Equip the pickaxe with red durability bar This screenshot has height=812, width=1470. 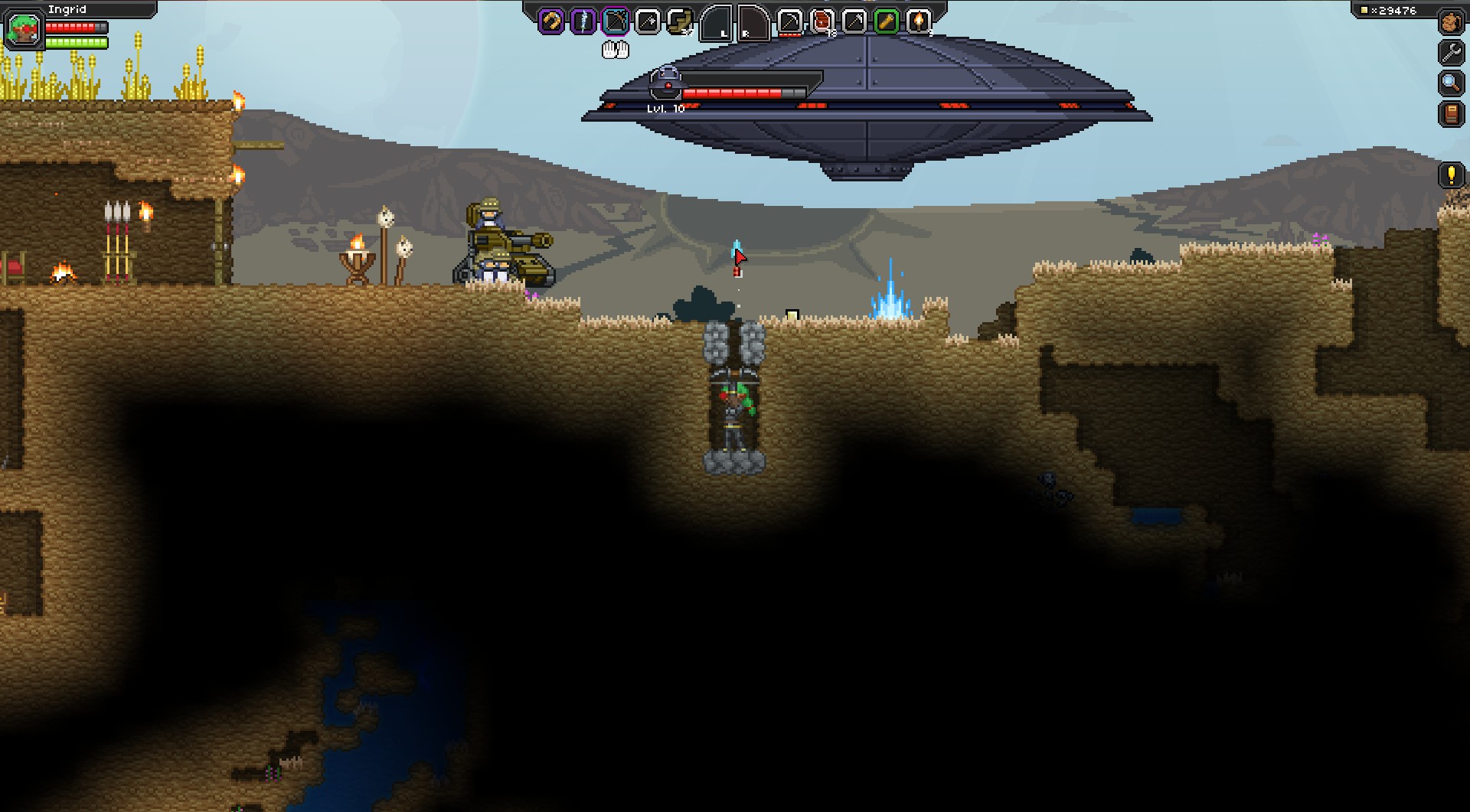[x=790, y=21]
